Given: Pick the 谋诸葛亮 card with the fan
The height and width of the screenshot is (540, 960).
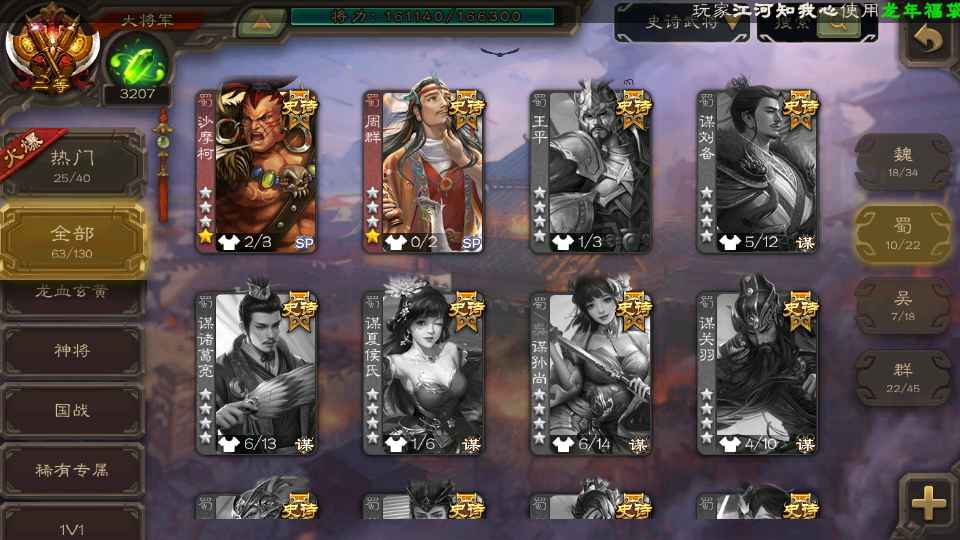Looking at the screenshot, I should (255, 370).
